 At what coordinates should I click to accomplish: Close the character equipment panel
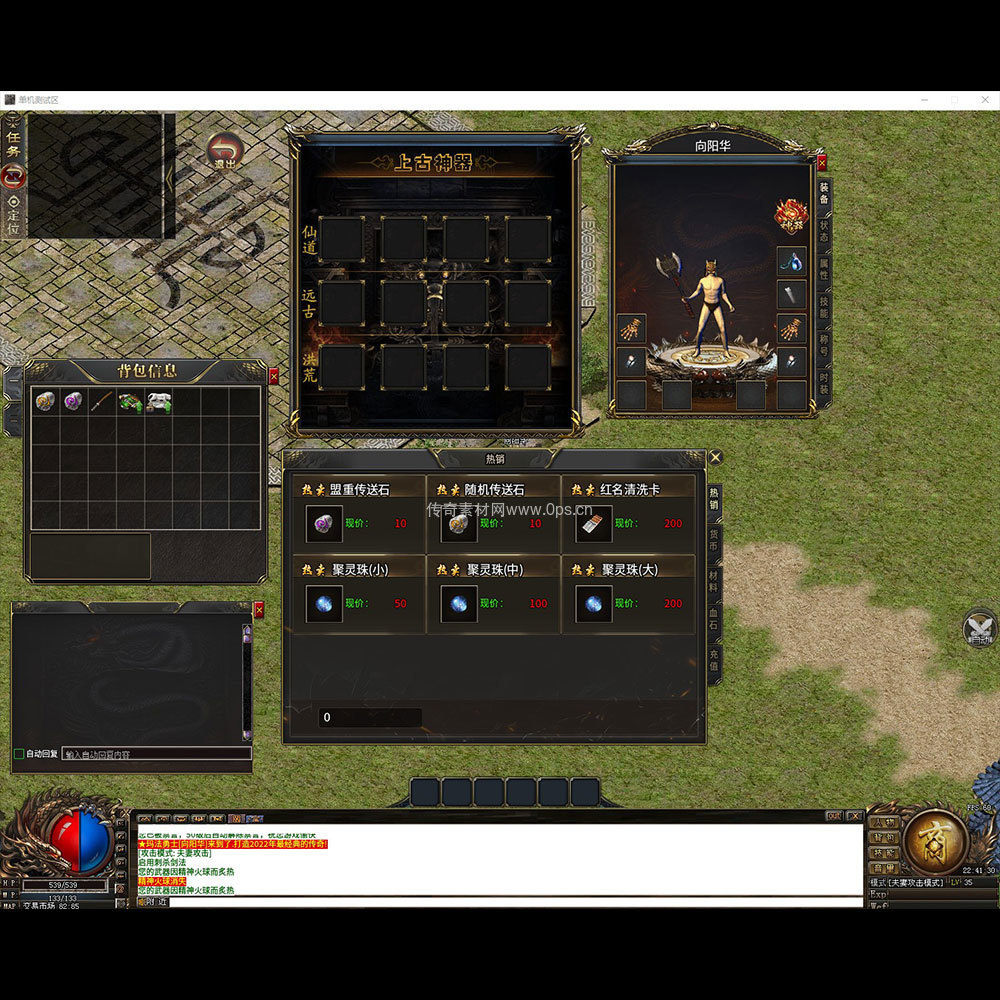tap(822, 162)
